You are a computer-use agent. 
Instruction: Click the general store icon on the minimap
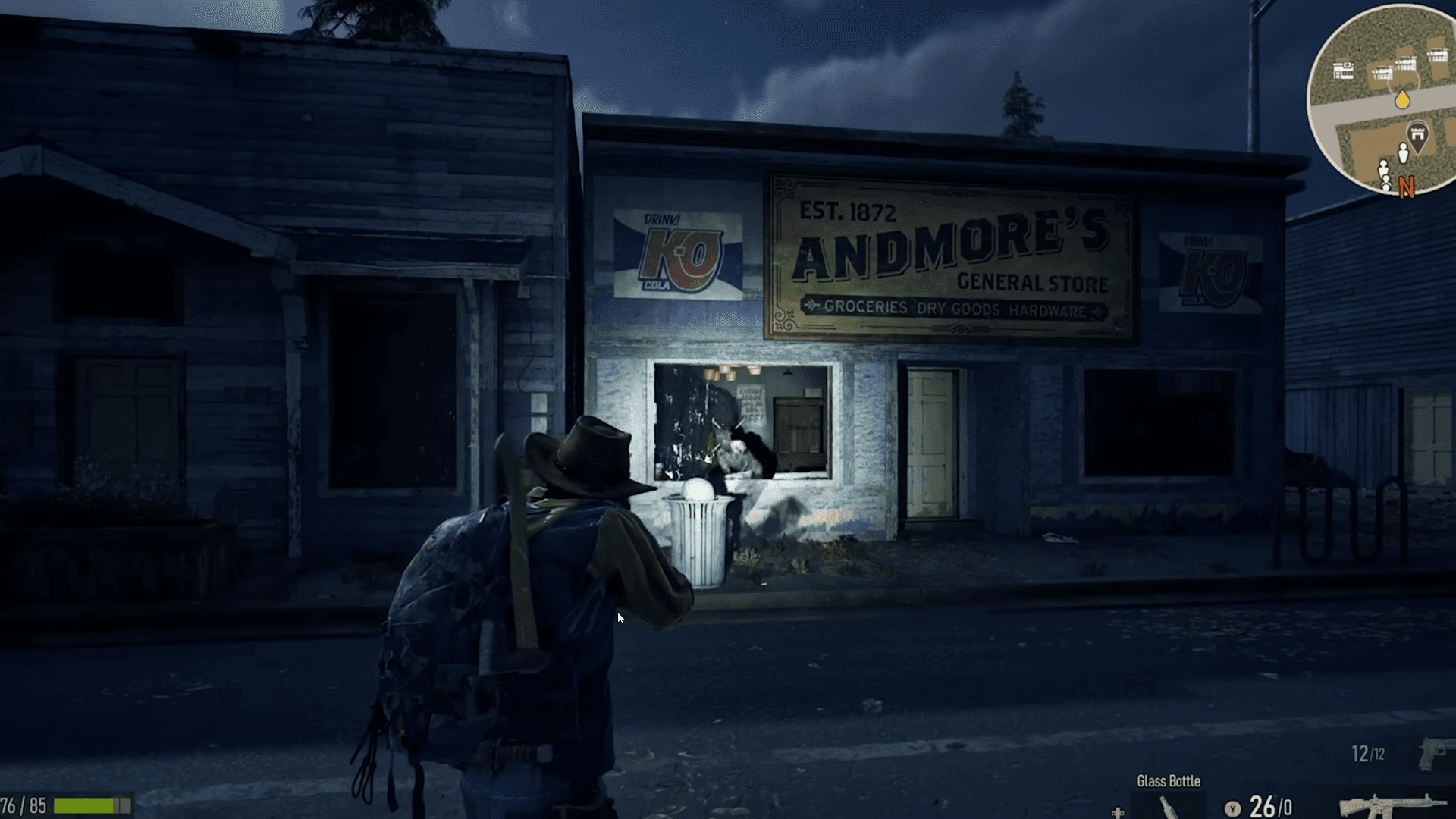click(x=1343, y=71)
